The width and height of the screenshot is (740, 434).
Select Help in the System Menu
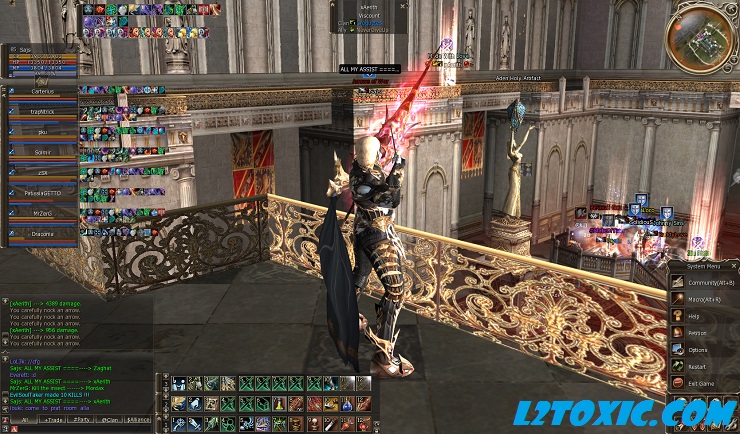[x=694, y=316]
